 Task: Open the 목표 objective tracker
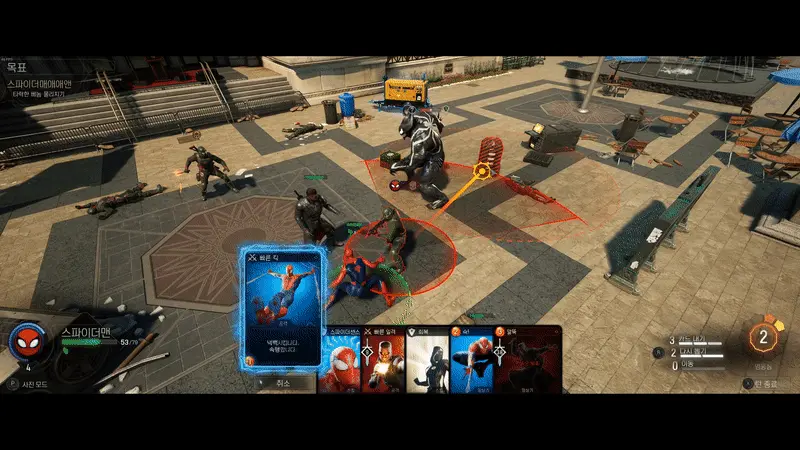coord(20,70)
